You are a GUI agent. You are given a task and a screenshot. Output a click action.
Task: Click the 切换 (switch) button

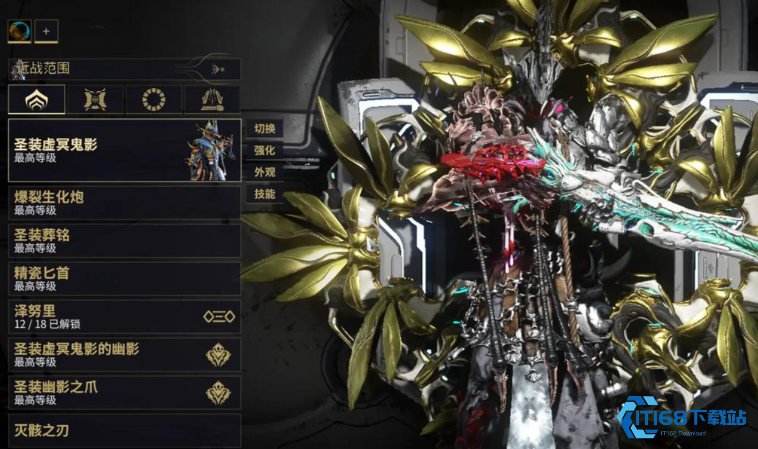pos(264,128)
